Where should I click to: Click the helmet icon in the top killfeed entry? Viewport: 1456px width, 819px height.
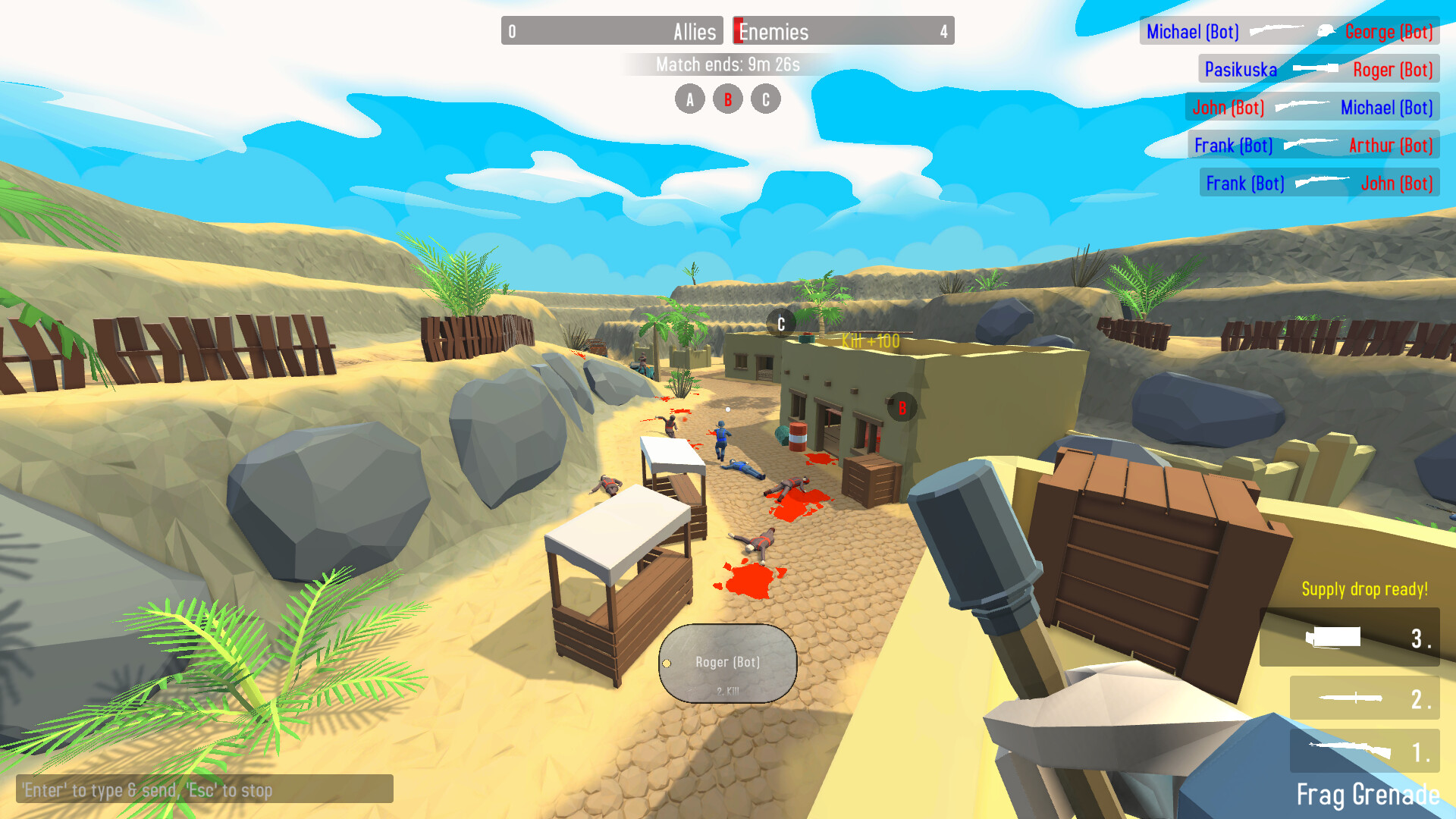1327,32
